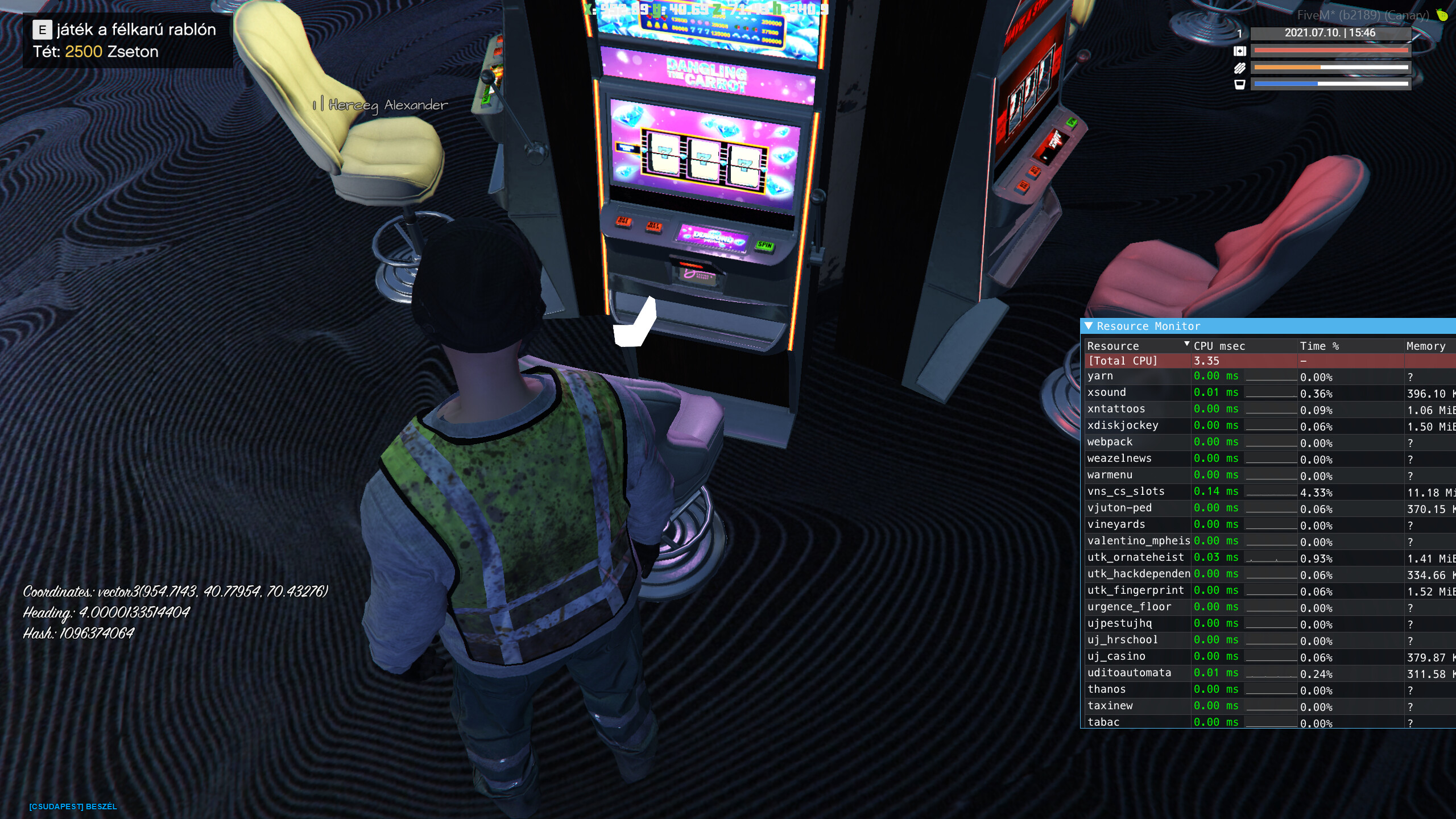Toggle the BET MAX button
This screenshot has width=1456, height=819.
[x=654, y=227]
